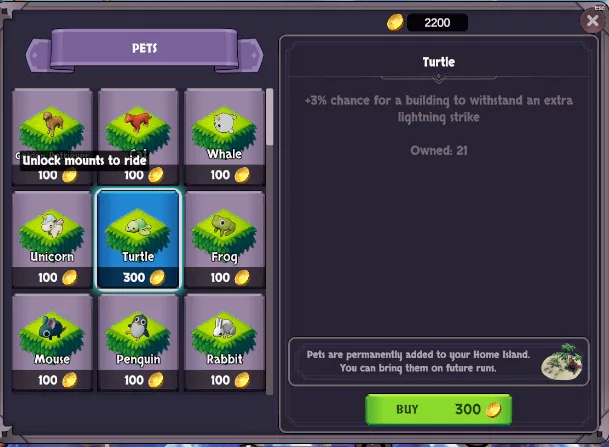Select the Whale pet tile
The height and width of the screenshot is (447, 609).
click(x=224, y=137)
